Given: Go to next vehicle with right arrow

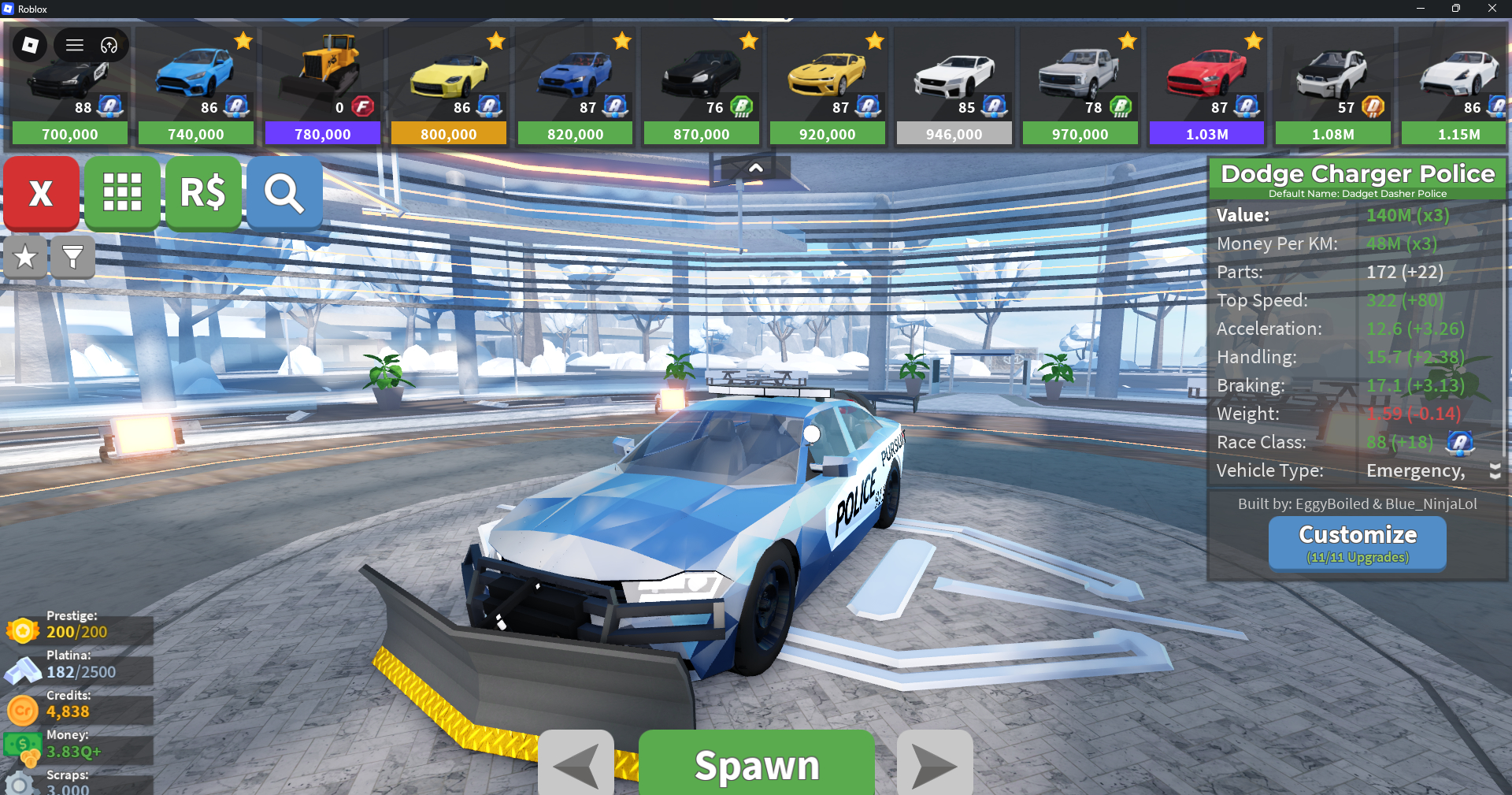Looking at the screenshot, I should pyautogui.click(x=935, y=764).
